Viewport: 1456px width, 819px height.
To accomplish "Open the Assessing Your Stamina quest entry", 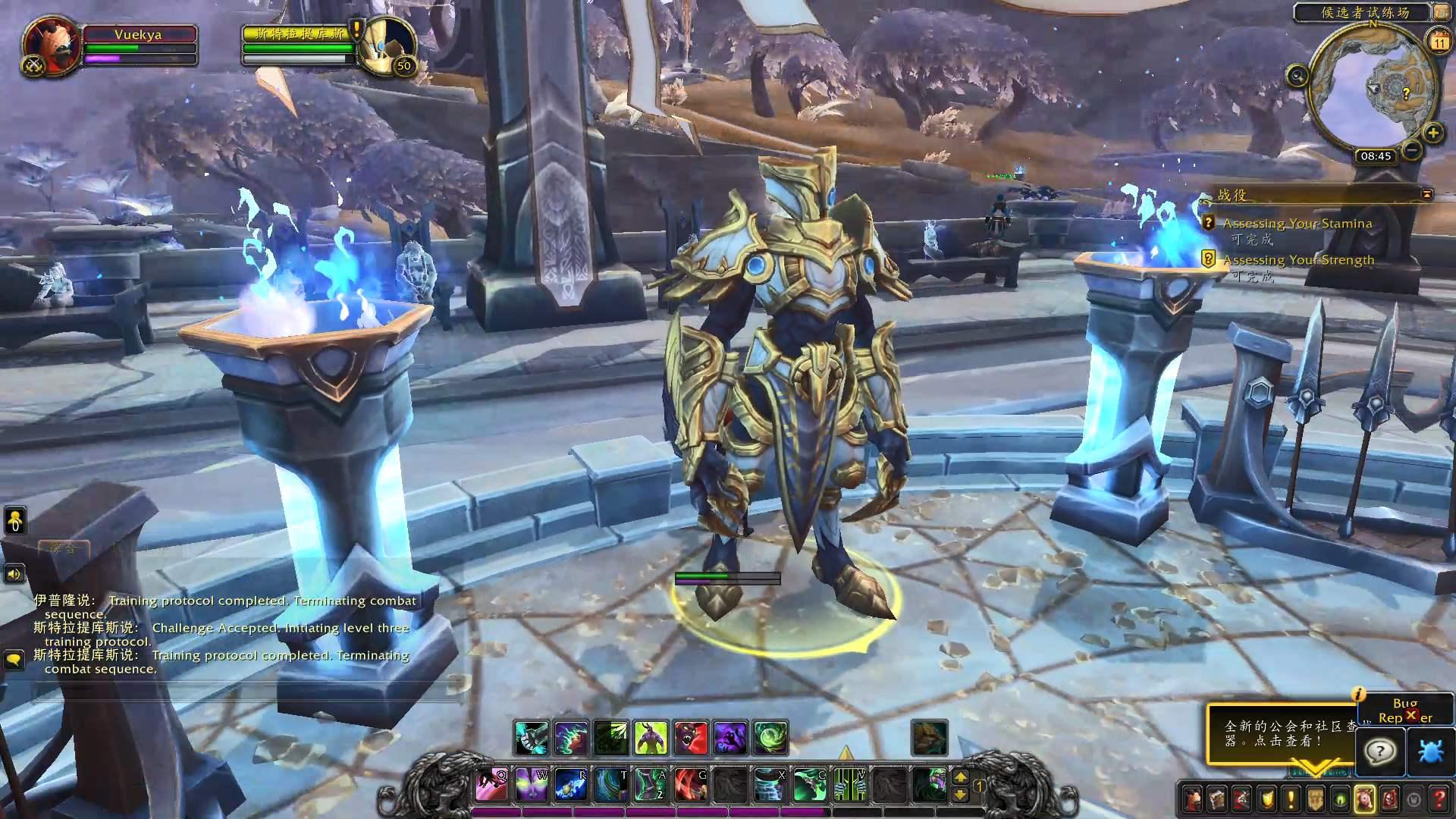I will tap(1297, 224).
